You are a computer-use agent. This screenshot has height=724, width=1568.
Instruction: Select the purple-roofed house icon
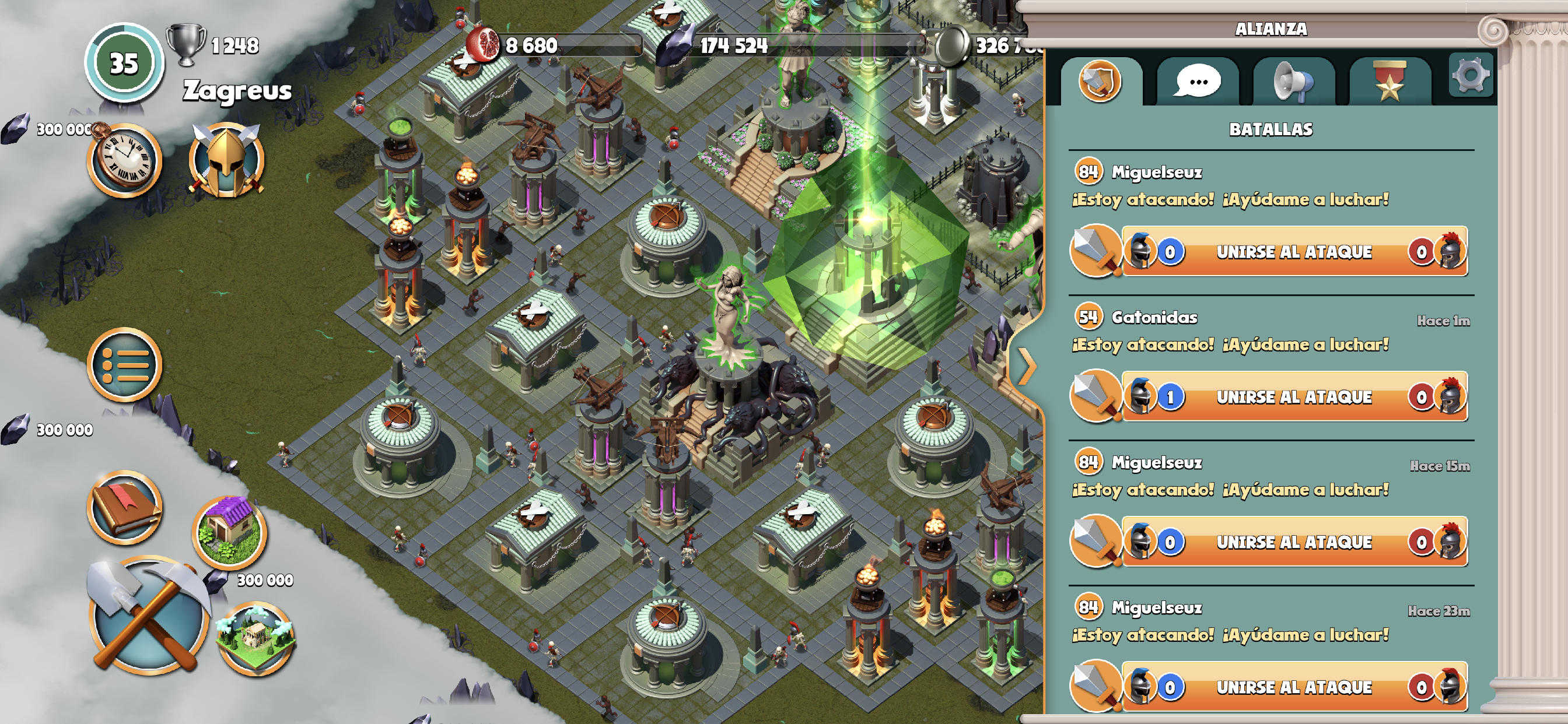click(229, 531)
